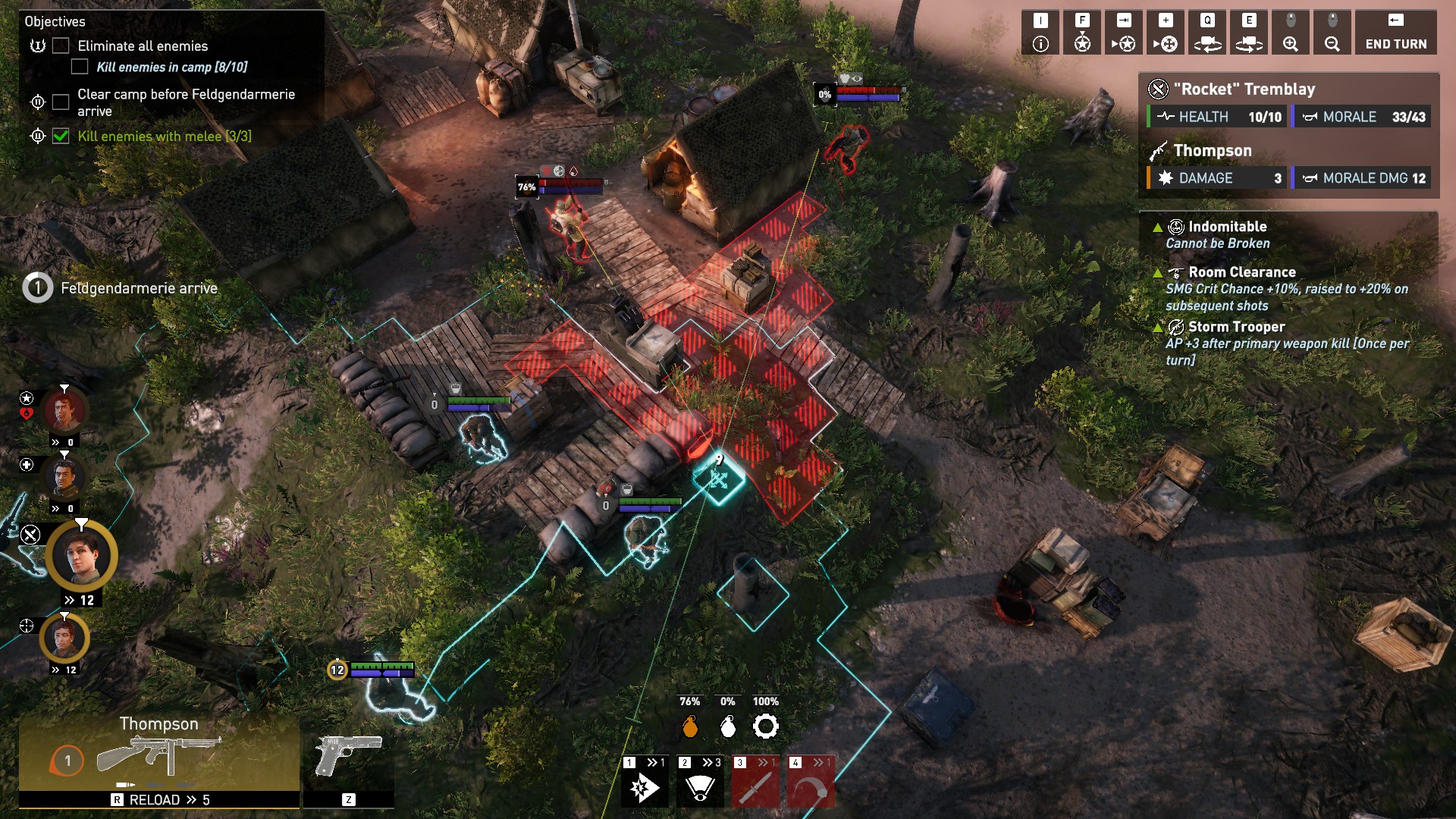This screenshot has width=1456, height=819.
Task: Select the wounded leader portrait with star badge
Action: click(x=65, y=412)
